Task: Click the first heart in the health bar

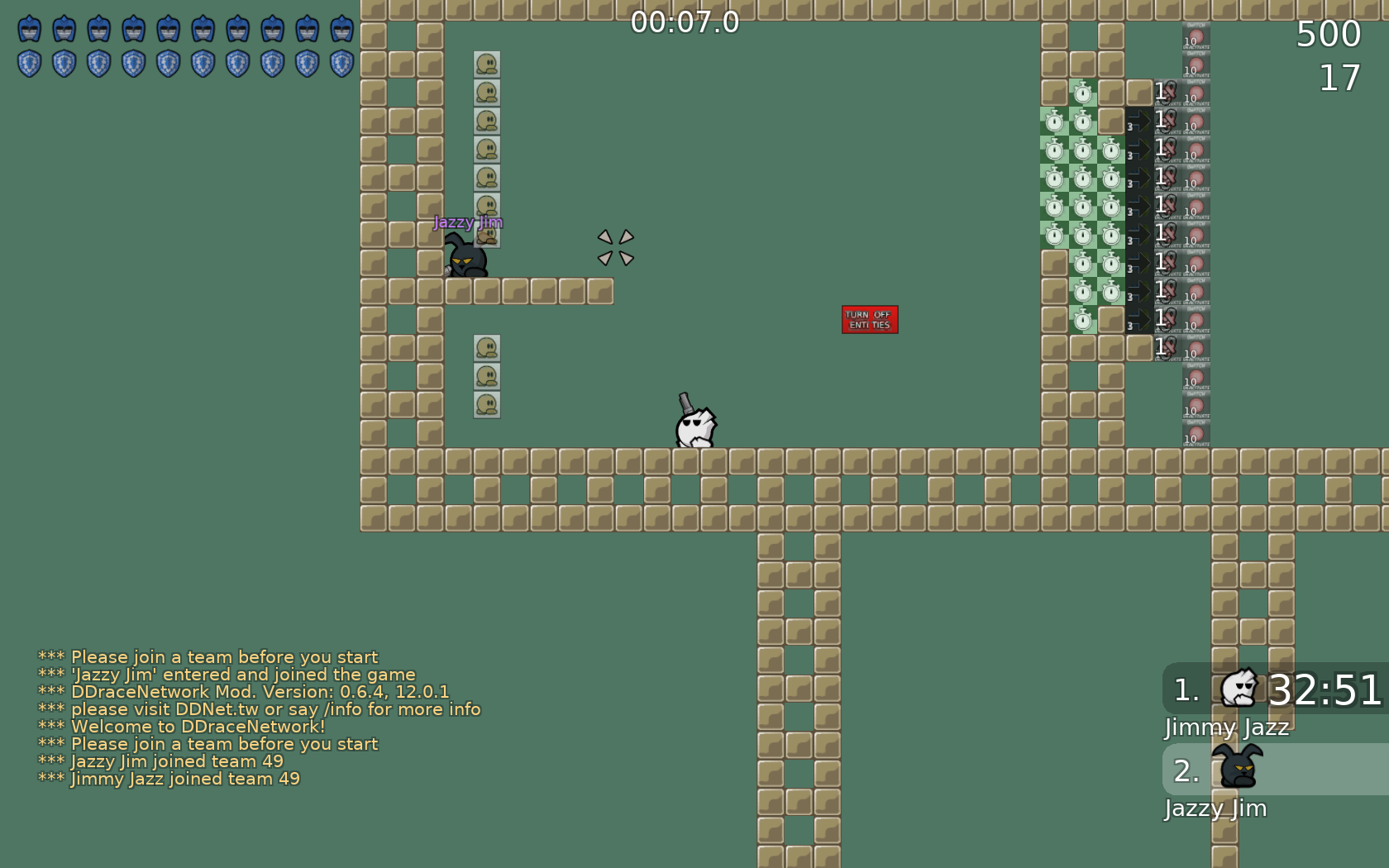Action: pos(30,29)
